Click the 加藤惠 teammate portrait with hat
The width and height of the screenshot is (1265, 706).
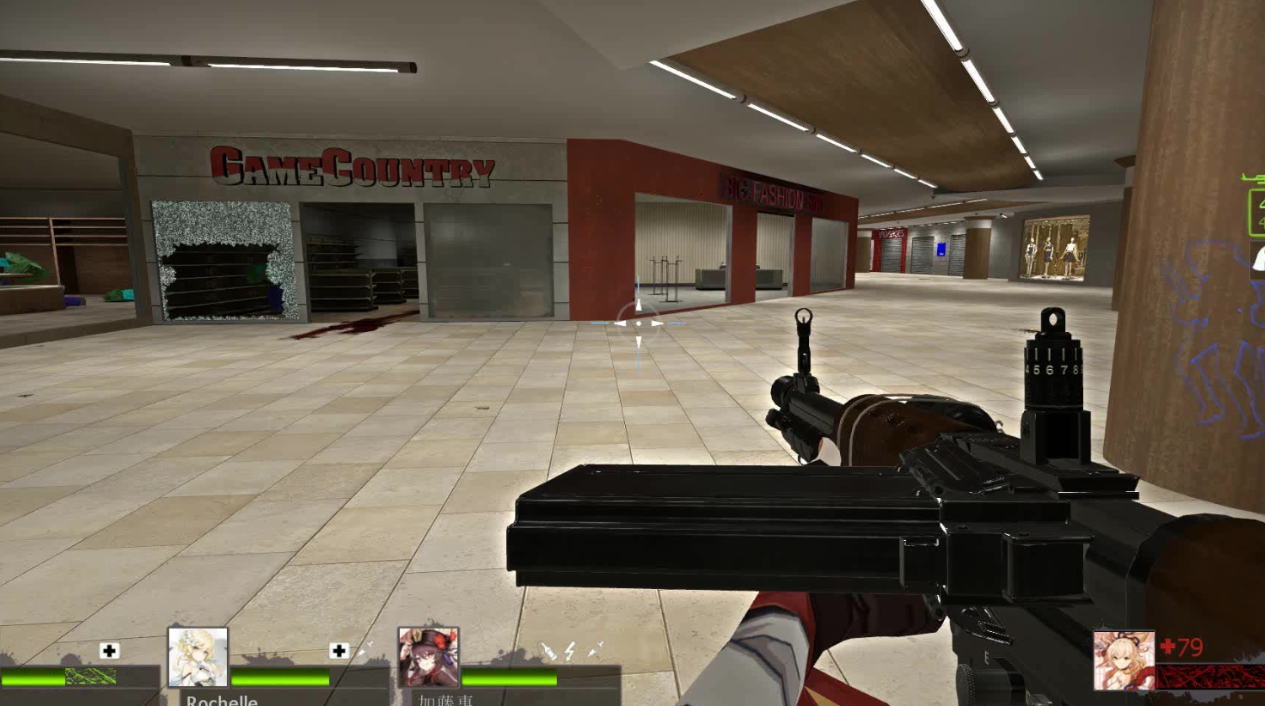[428, 657]
